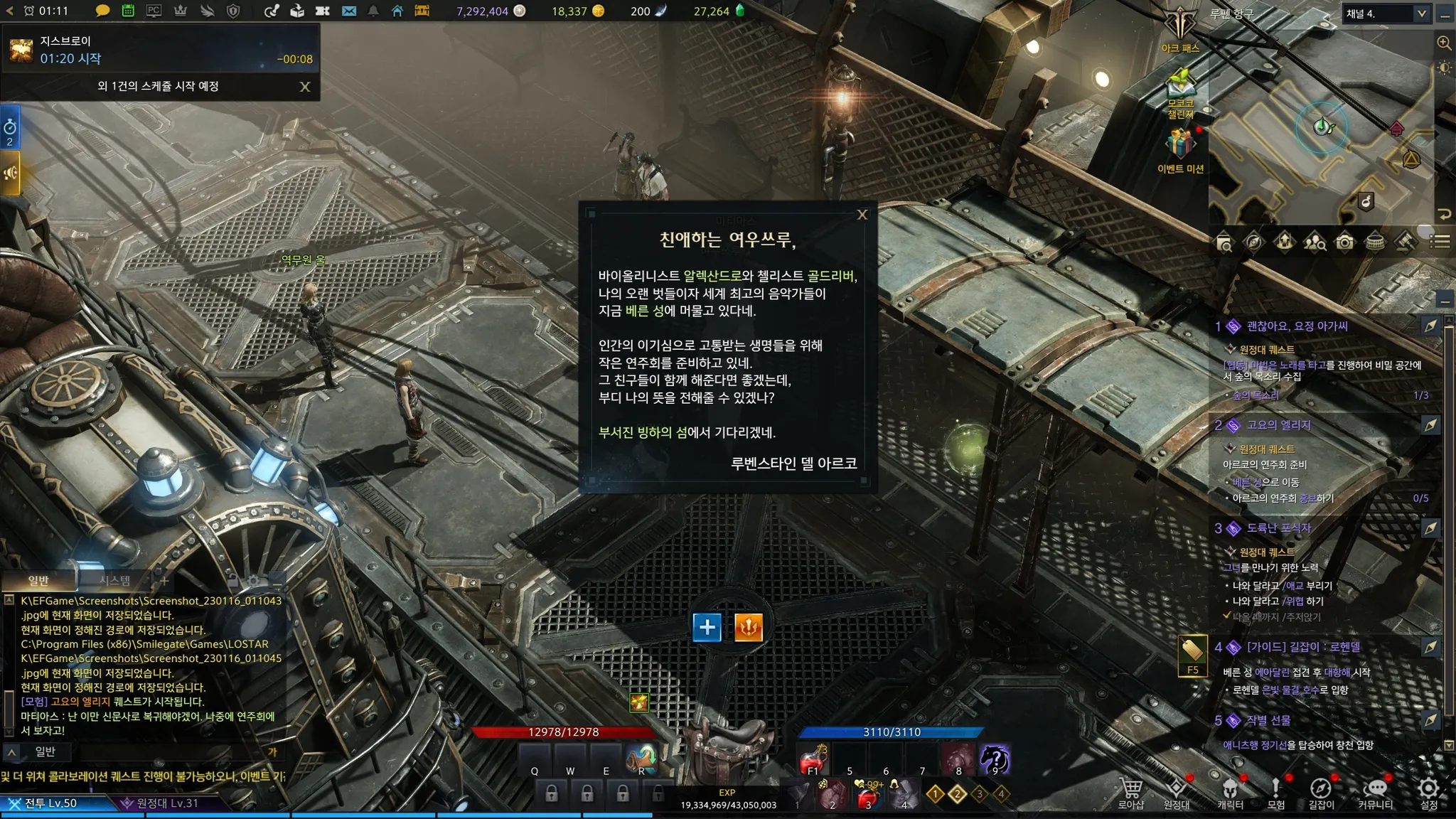Click the blue plus button above the hotbar

coord(707,627)
